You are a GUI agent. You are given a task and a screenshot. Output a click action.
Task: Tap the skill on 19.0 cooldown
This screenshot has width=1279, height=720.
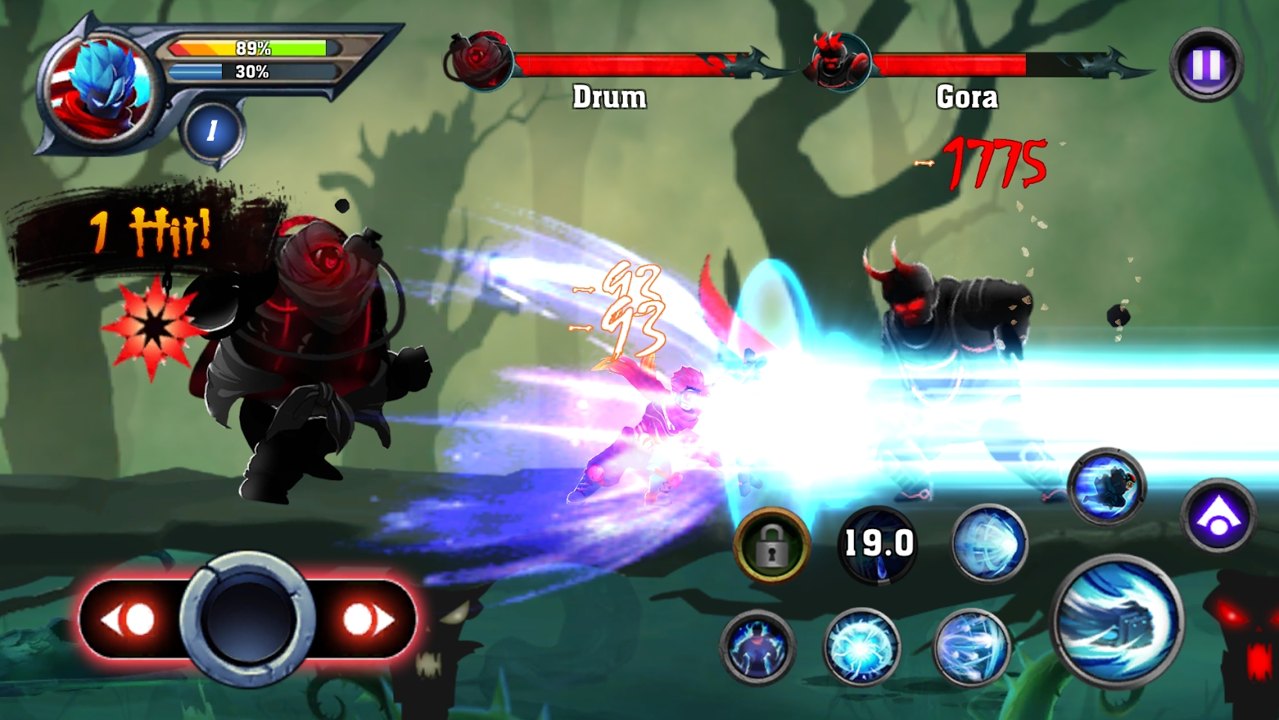876,545
